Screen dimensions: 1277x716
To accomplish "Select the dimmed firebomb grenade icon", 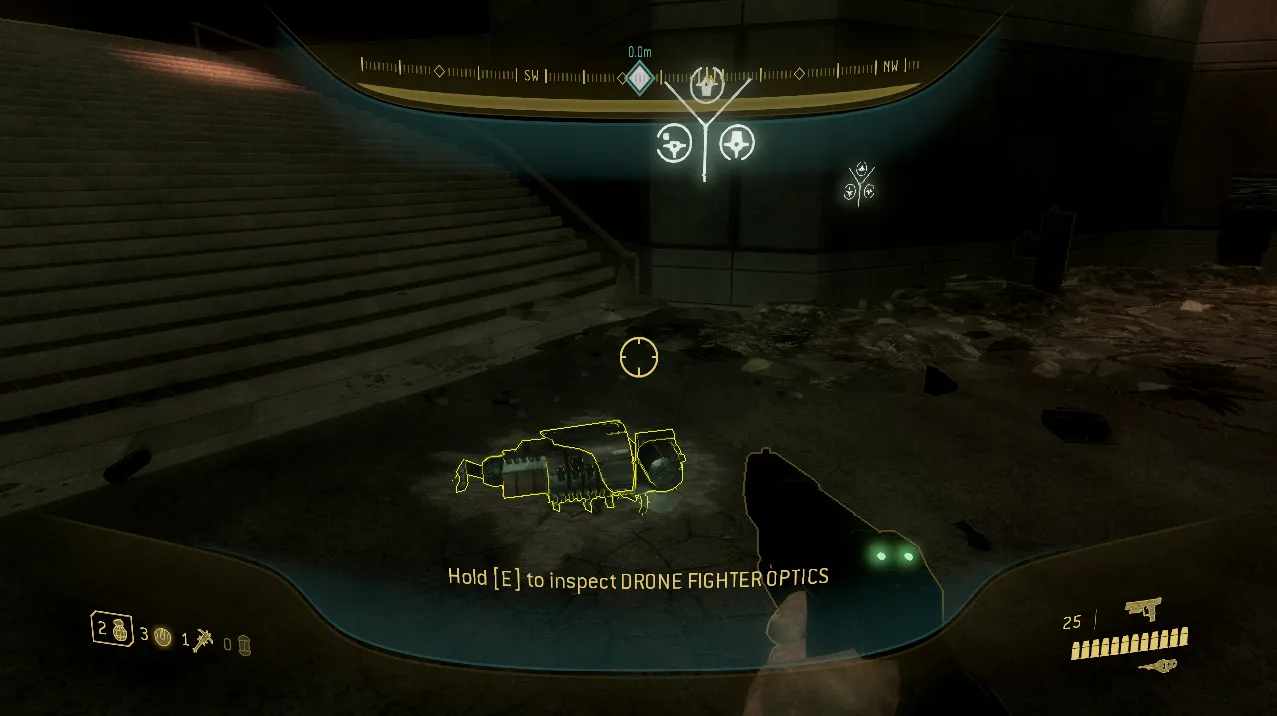I will tap(243, 645).
